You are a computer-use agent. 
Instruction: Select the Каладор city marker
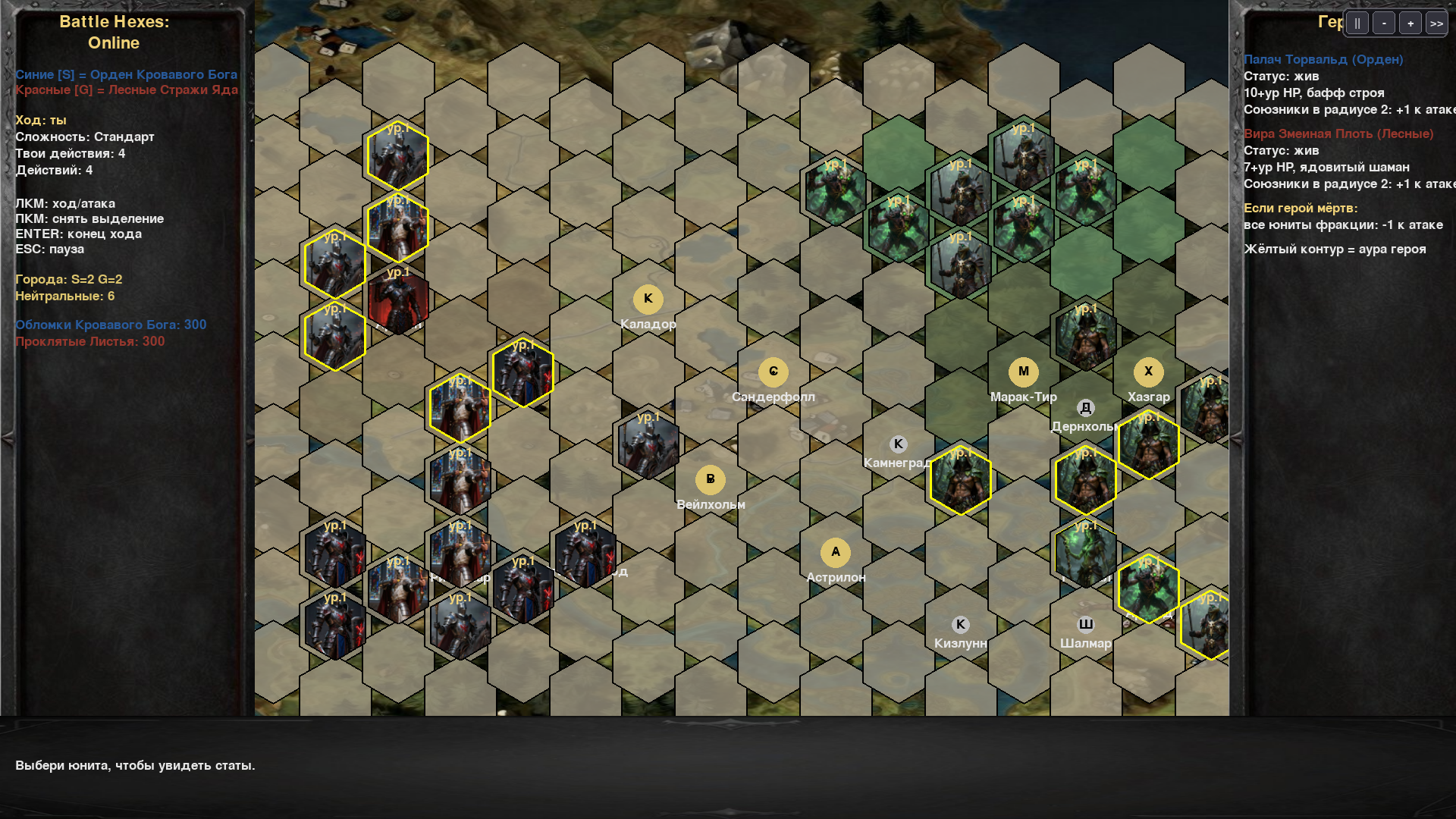point(648,299)
